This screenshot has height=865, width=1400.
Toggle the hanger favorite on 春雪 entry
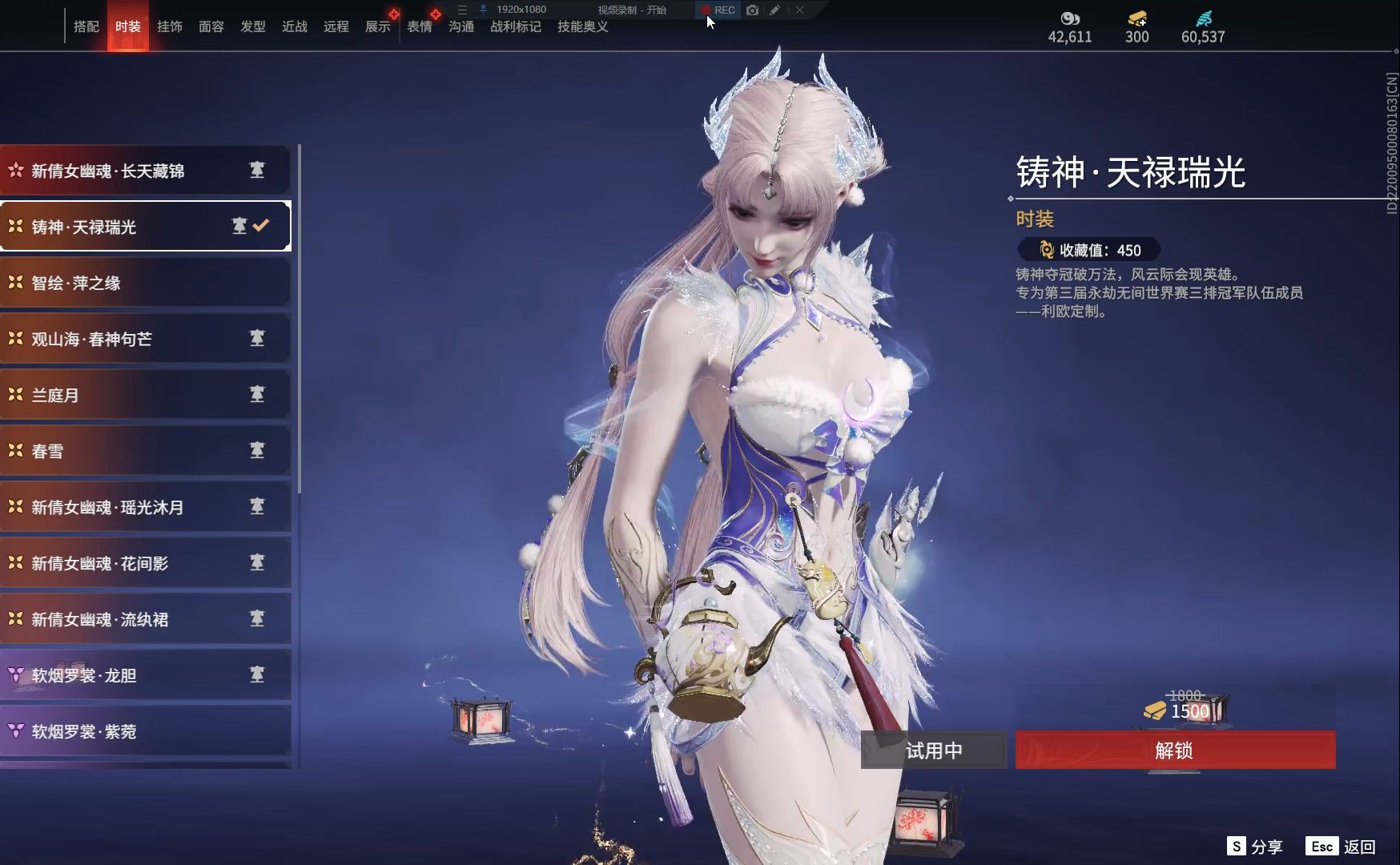tap(256, 450)
